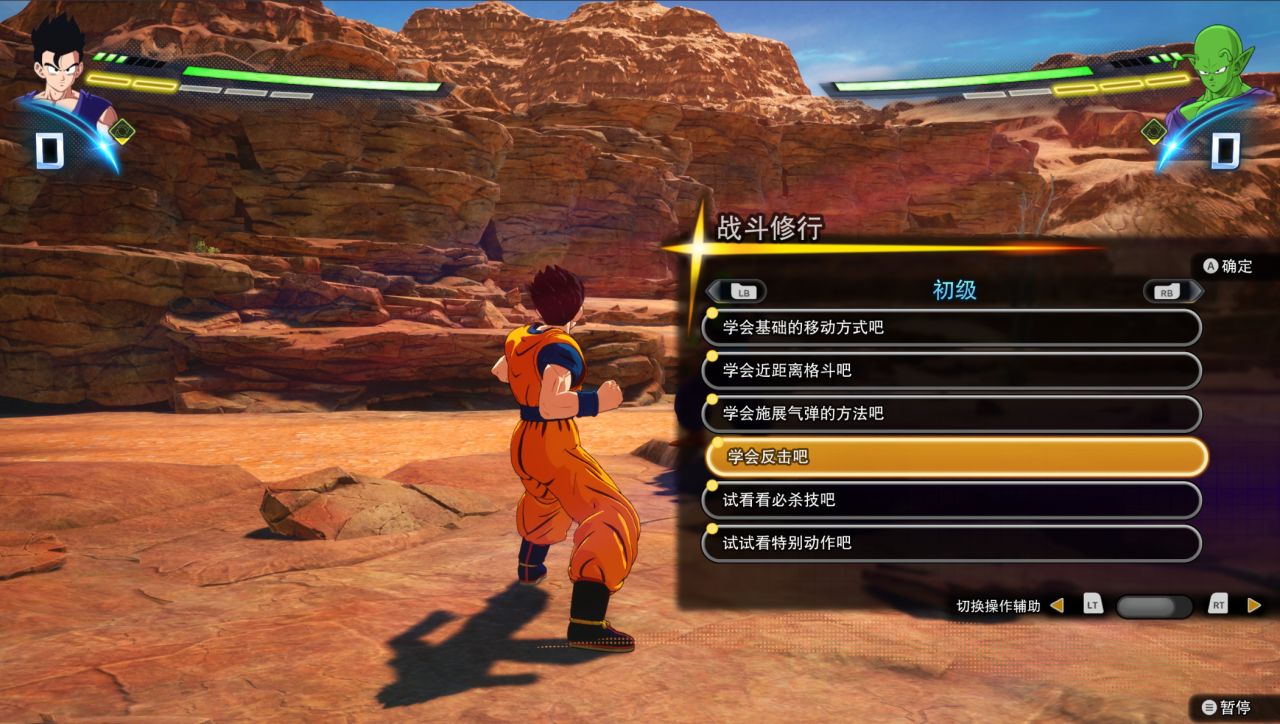The image size is (1280, 724).
Task: Open 学会施展气弹的方法吧 training
Action: 951,413
